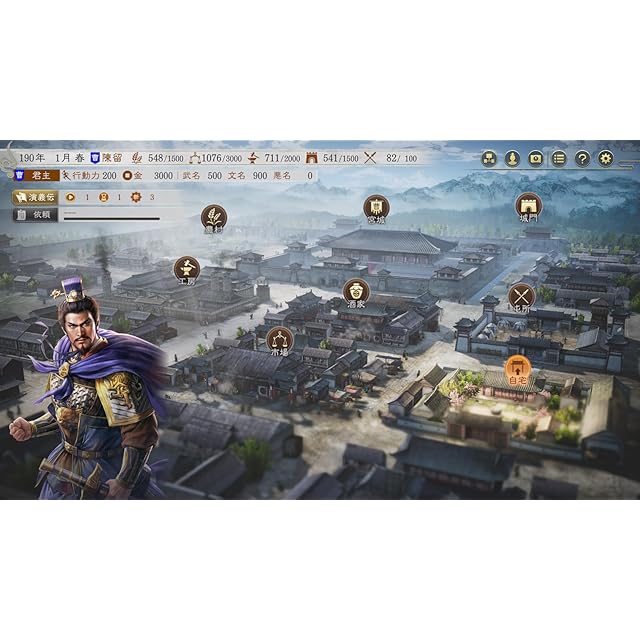
Task: Select the crossed swords training ground icon
Action: click(521, 296)
